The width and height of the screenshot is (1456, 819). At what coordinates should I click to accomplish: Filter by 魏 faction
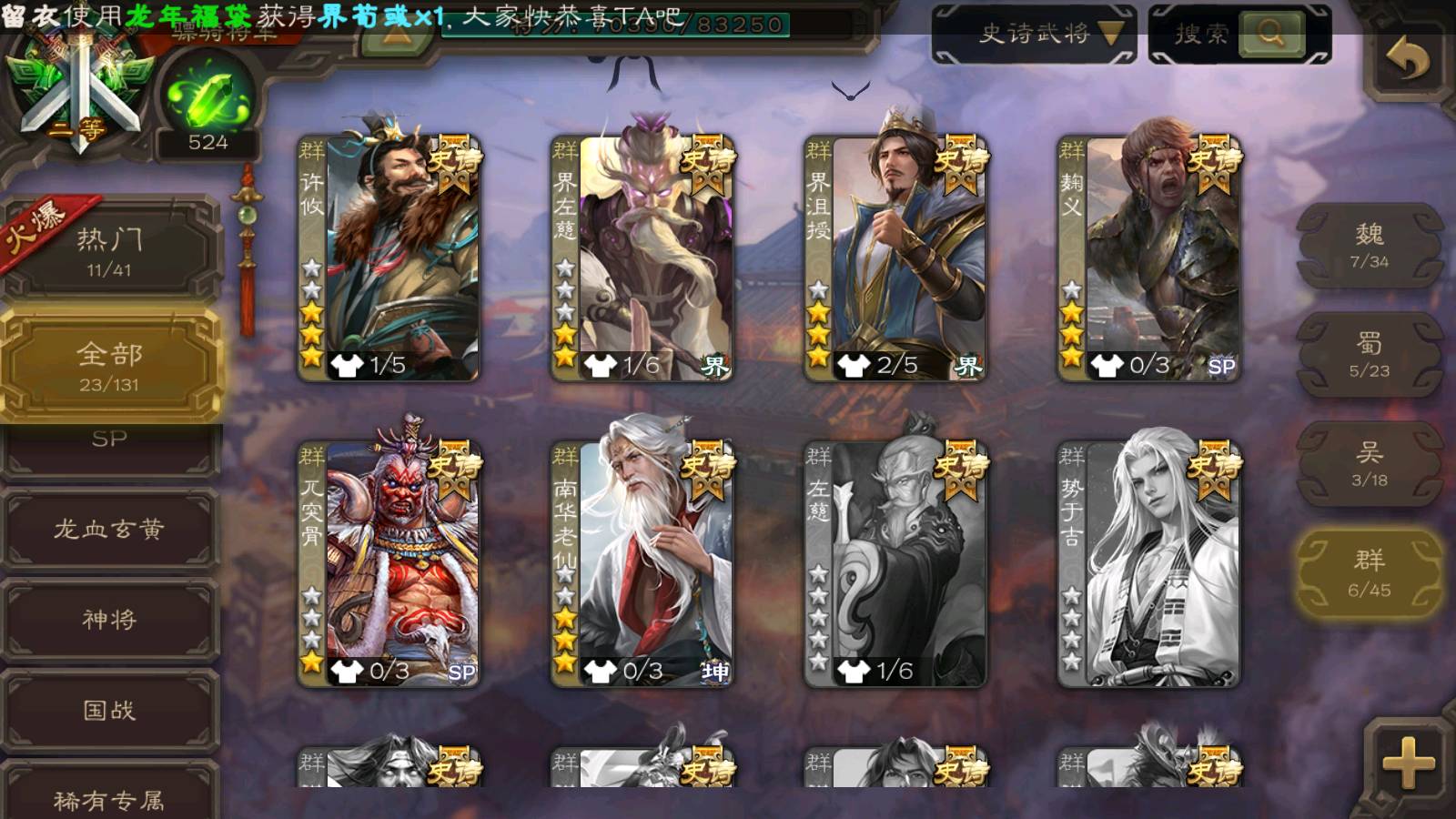click(1369, 246)
